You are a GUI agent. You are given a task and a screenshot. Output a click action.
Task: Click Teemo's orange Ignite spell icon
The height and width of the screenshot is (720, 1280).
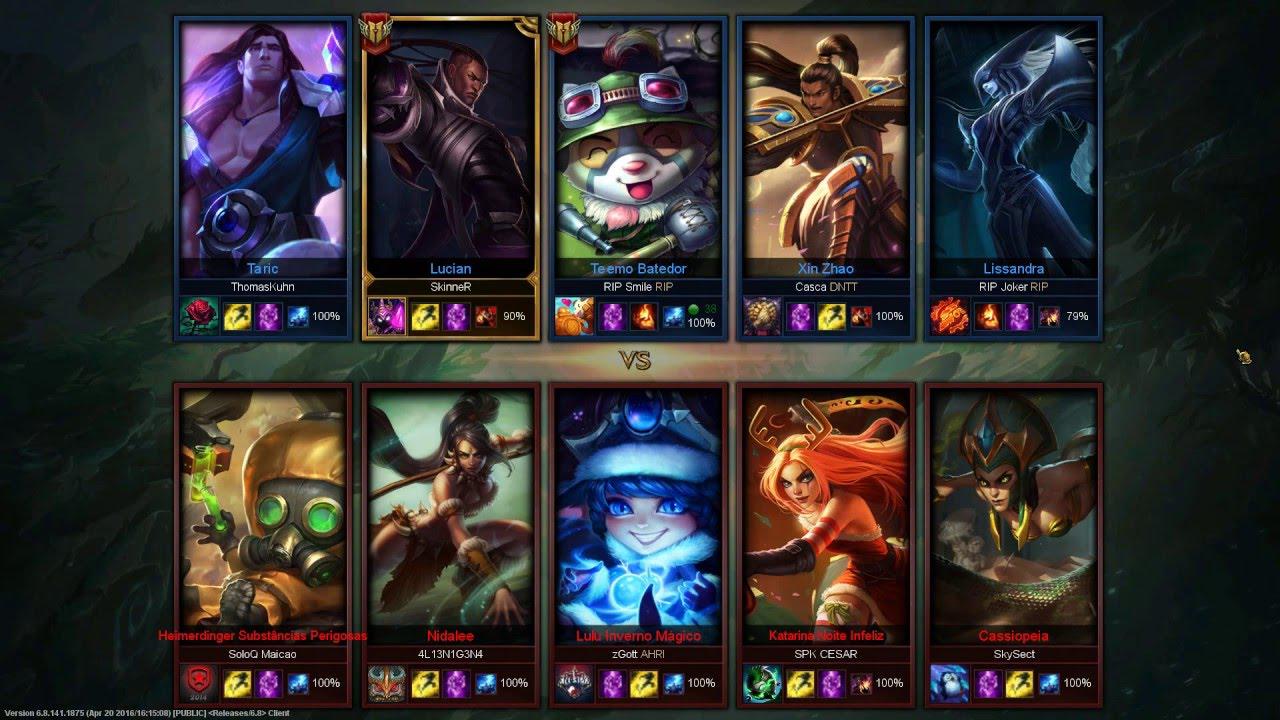(x=643, y=316)
